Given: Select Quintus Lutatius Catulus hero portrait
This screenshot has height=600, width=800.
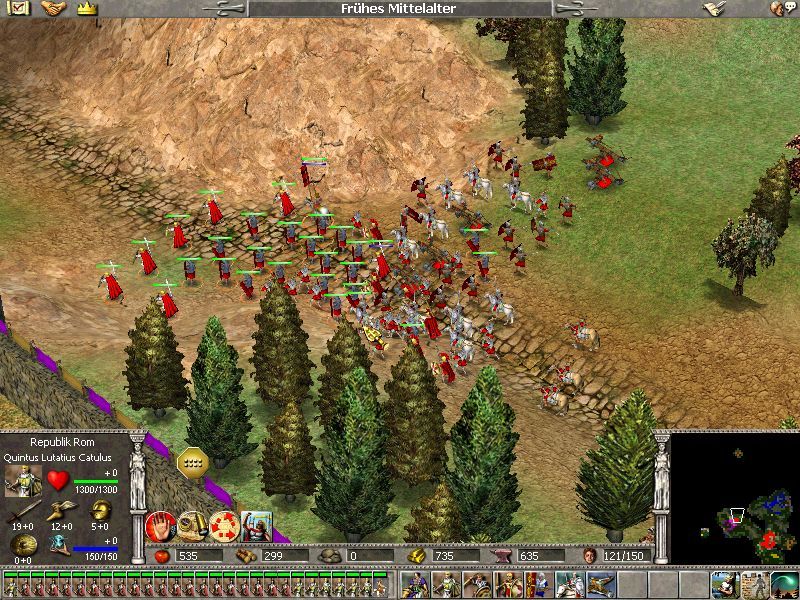Looking at the screenshot, I should [x=22, y=481].
